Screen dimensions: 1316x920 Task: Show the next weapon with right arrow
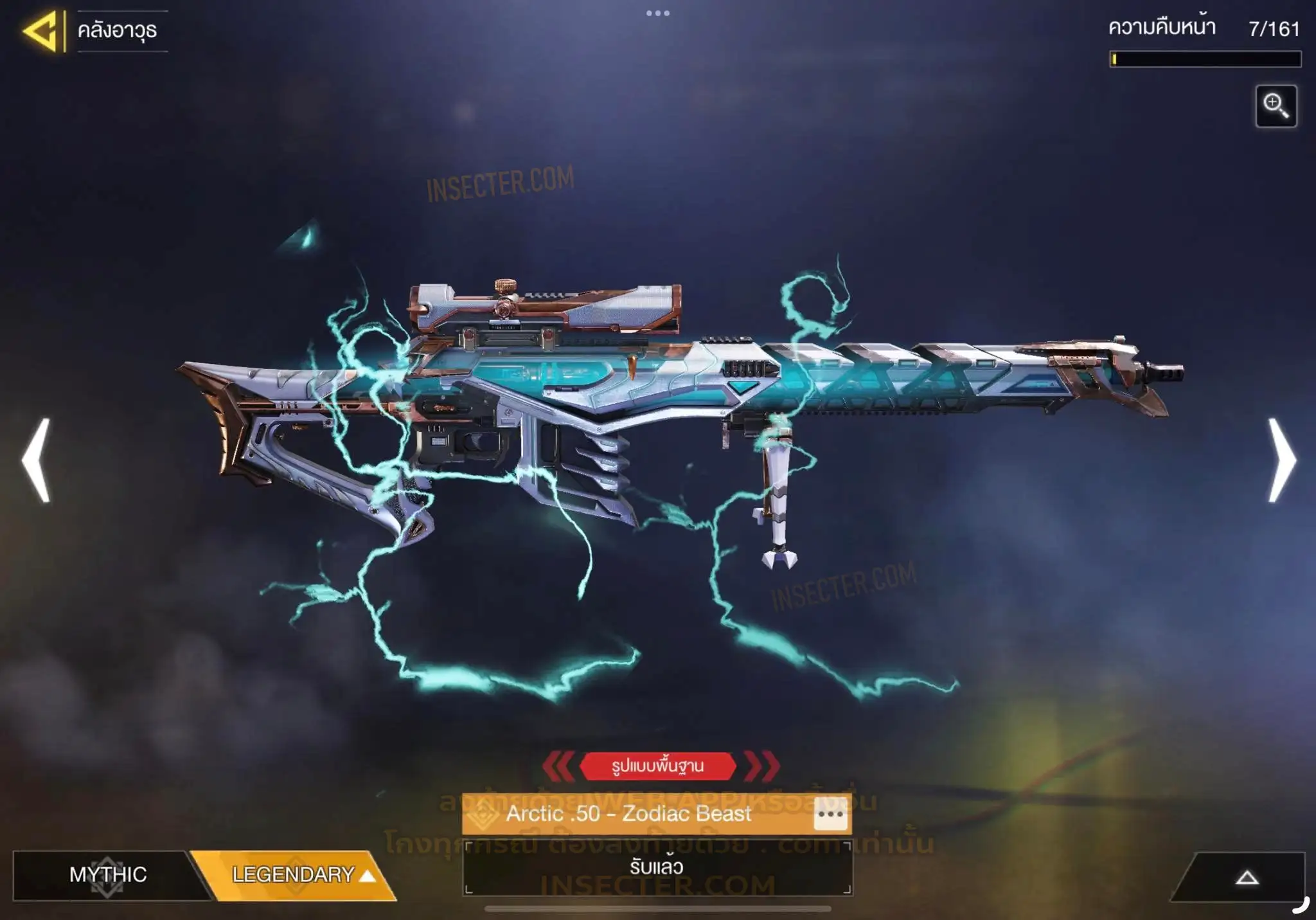(1282, 460)
